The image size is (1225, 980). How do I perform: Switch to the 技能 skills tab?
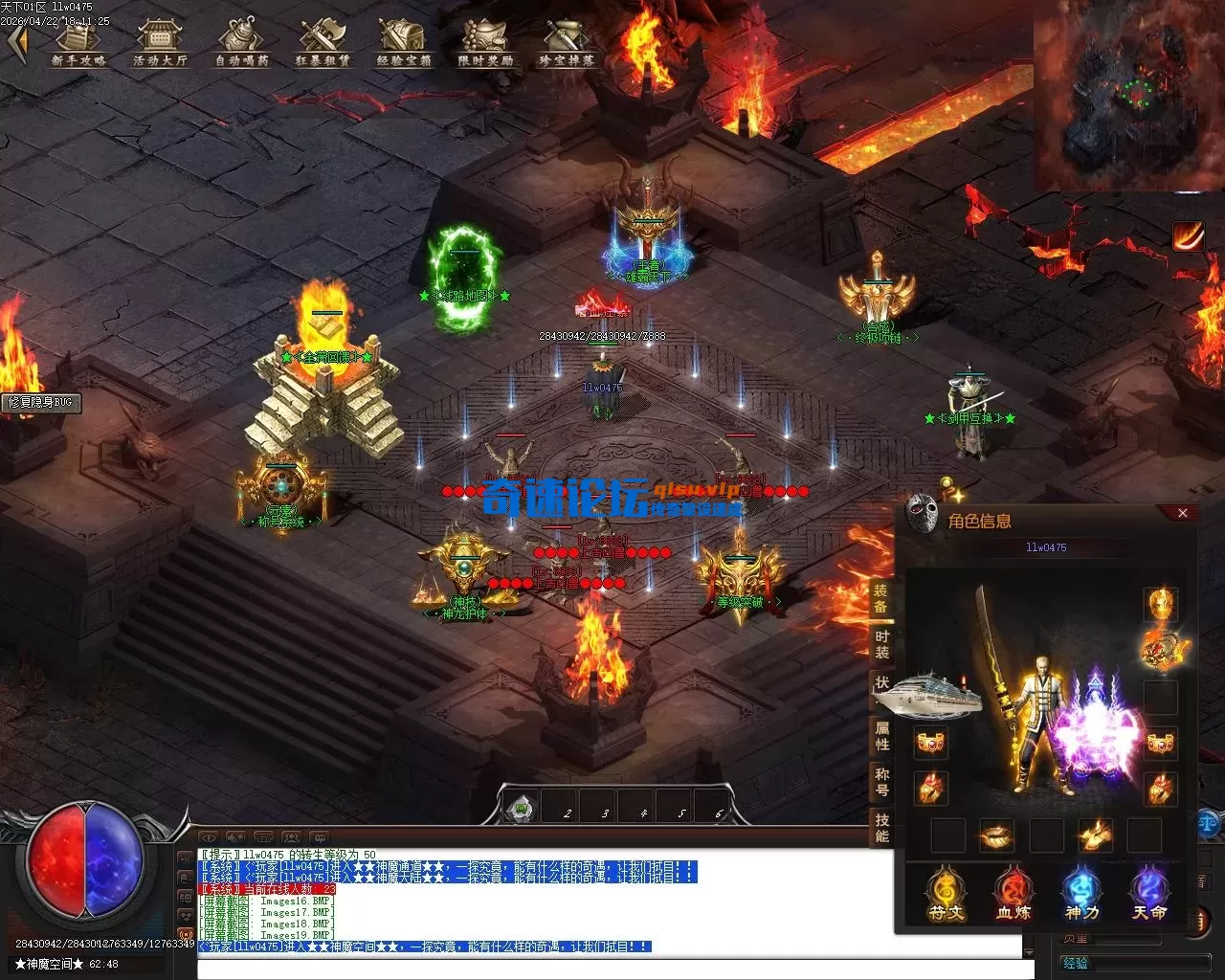(x=881, y=828)
